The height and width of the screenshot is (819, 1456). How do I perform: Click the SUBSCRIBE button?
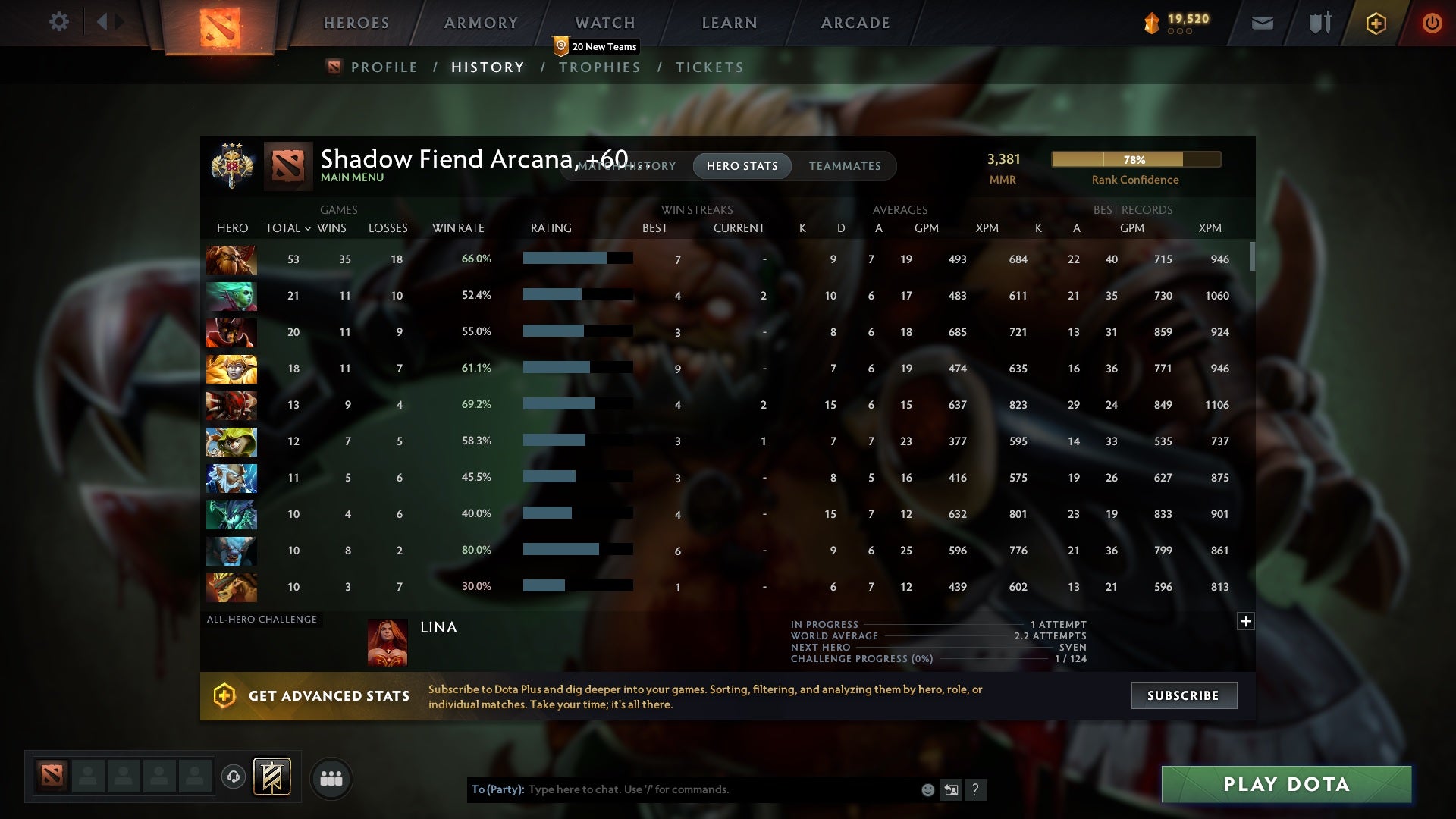1183,695
